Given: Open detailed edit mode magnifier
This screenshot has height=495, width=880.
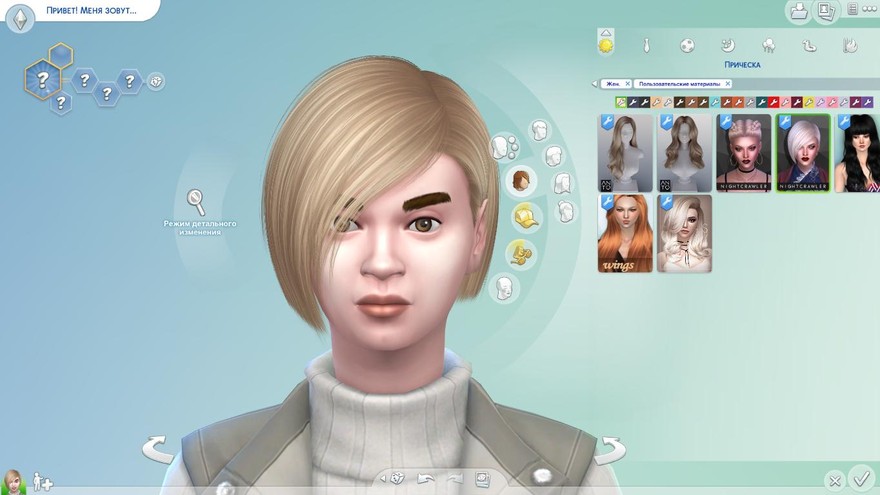Looking at the screenshot, I should (x=197, y=201).
